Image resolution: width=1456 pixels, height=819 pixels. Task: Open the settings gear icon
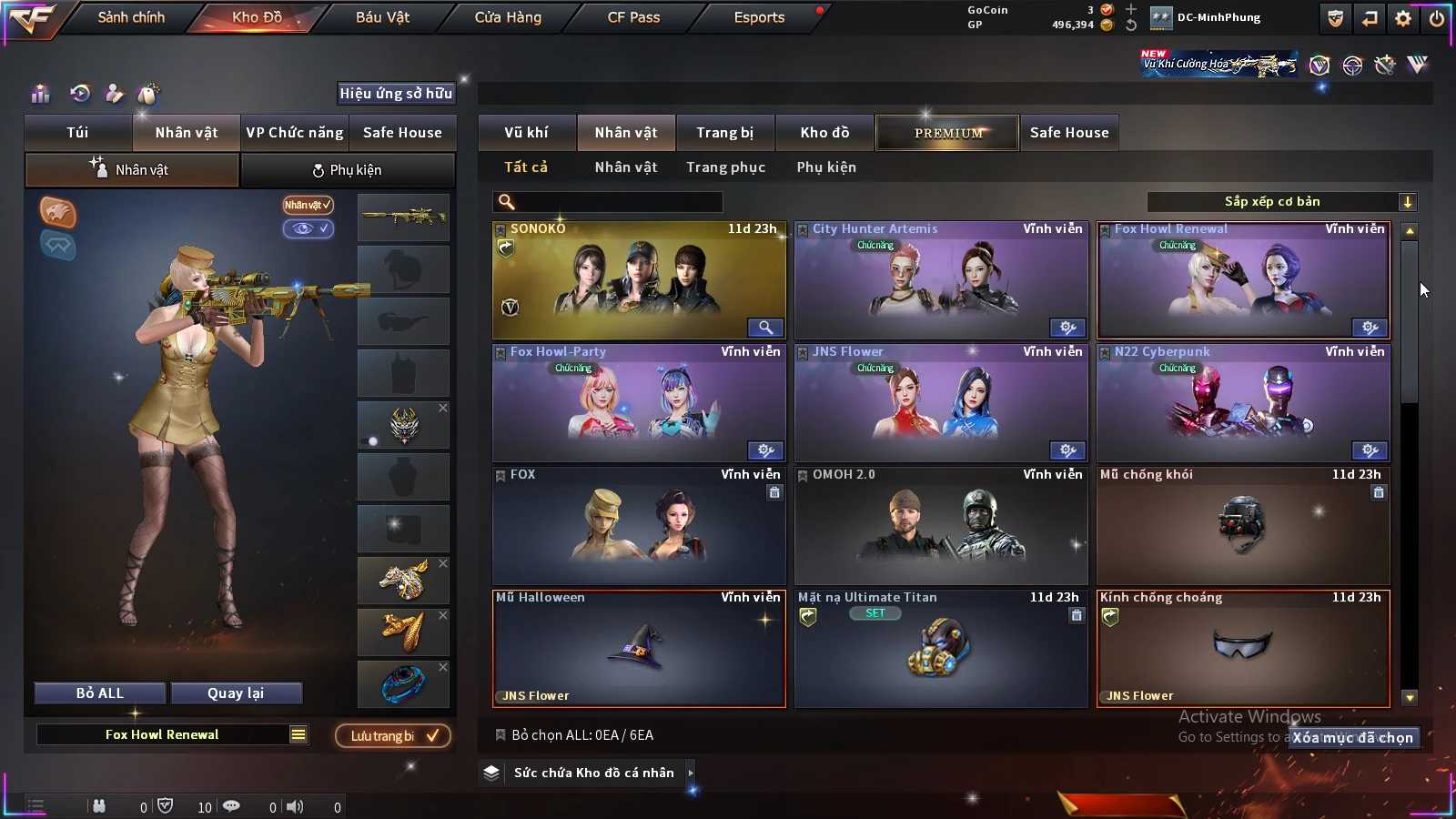(x=1403, y=18)
